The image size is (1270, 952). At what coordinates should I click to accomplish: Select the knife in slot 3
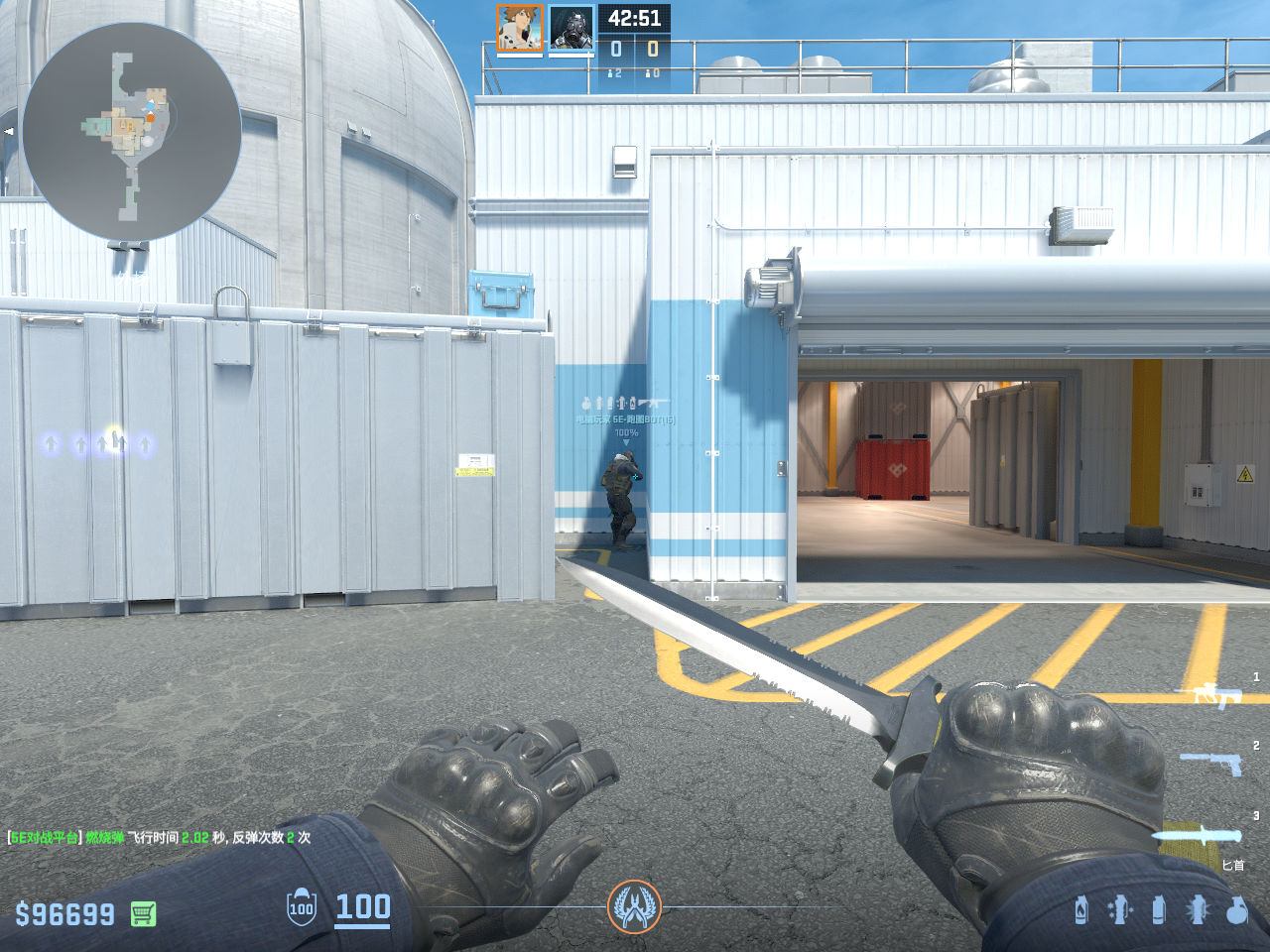point(1199,836)
